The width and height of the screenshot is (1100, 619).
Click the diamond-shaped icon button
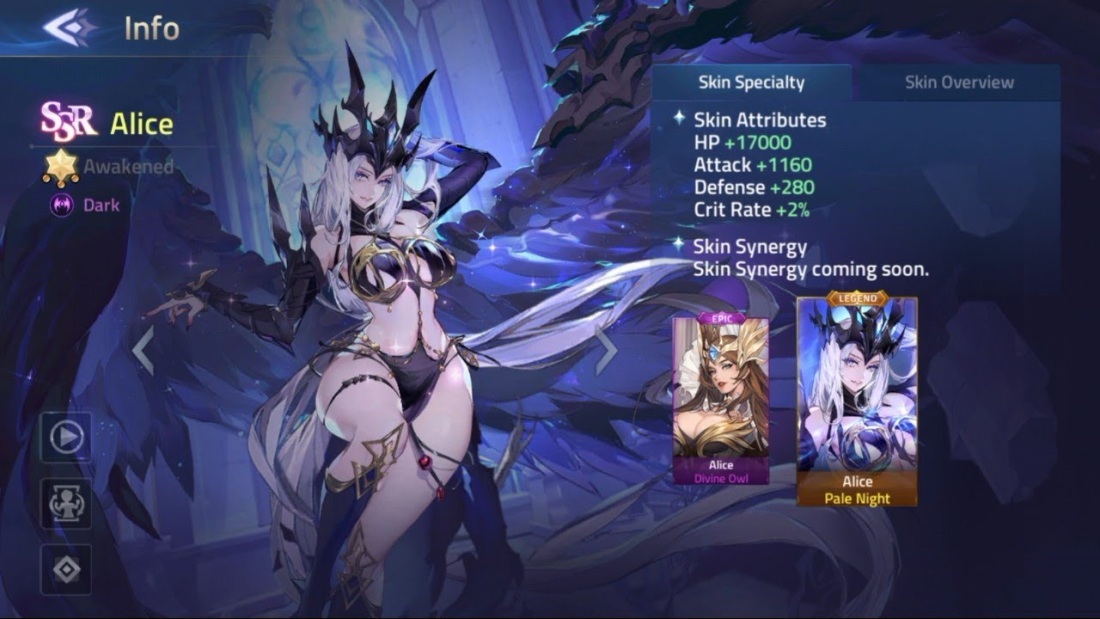[66, 570]
